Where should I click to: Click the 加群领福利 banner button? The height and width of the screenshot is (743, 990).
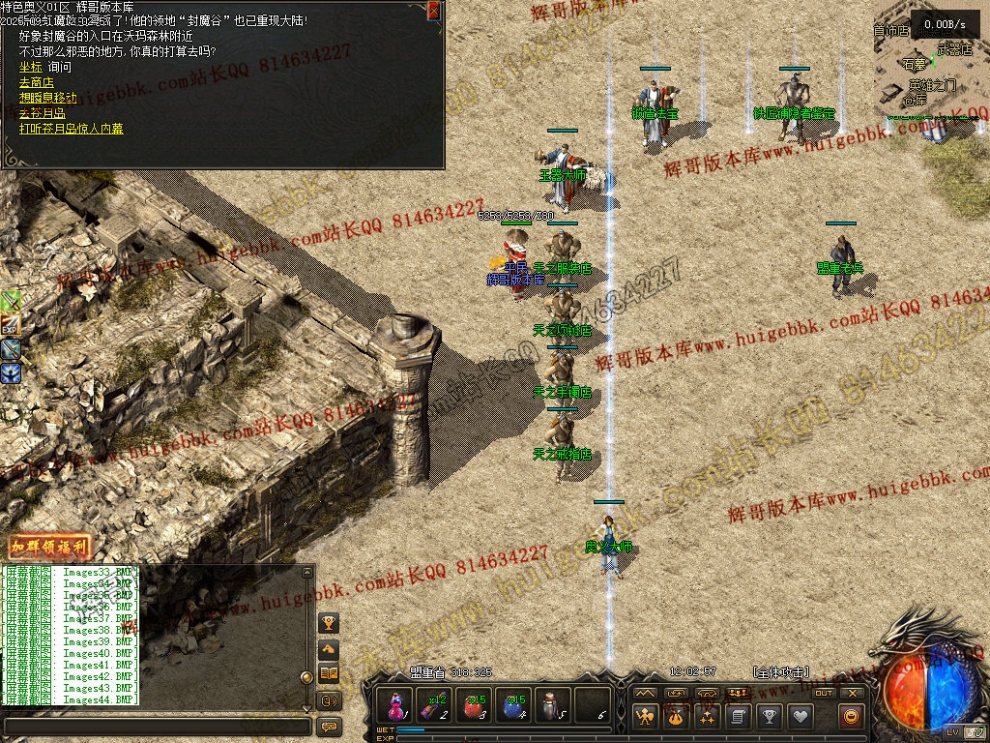pyautogui.click(x=50, y=548)
